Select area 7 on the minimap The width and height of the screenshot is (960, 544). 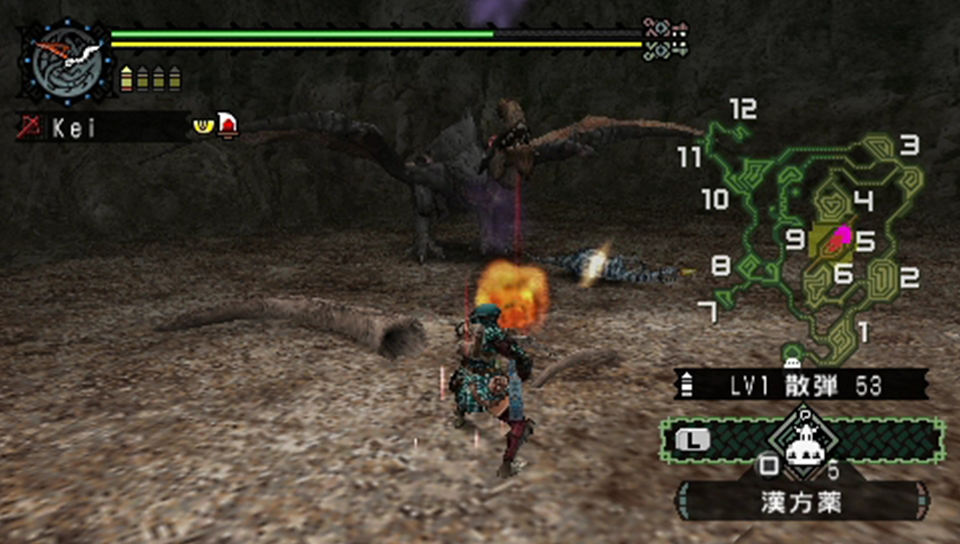[x=709, y=313]
